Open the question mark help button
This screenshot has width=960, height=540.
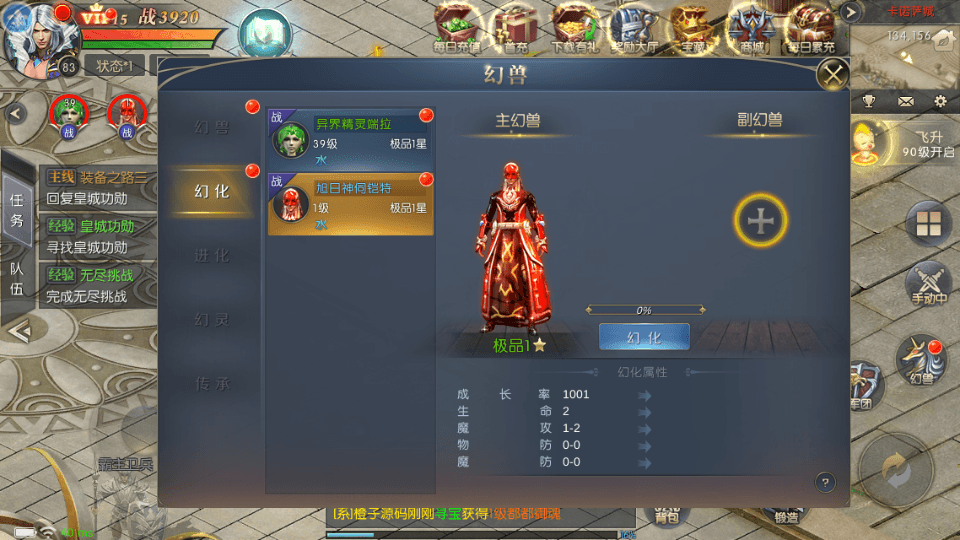(825, 482)
